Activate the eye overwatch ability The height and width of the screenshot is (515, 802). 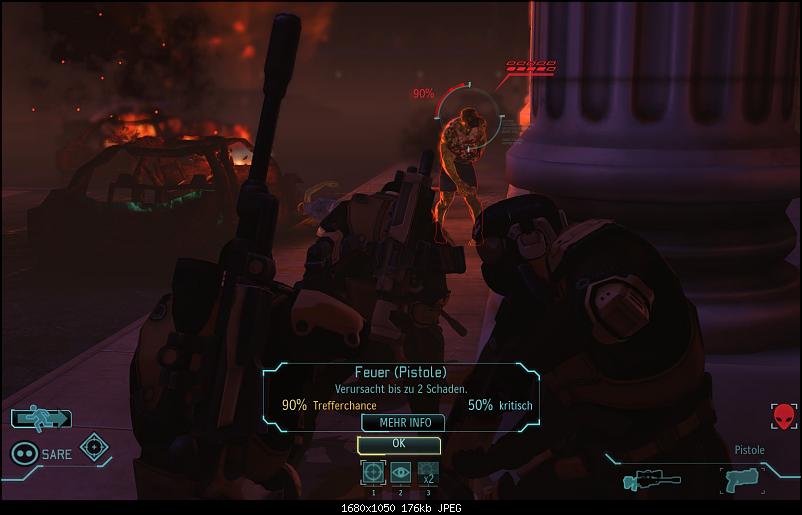click(x=400, y=473)
